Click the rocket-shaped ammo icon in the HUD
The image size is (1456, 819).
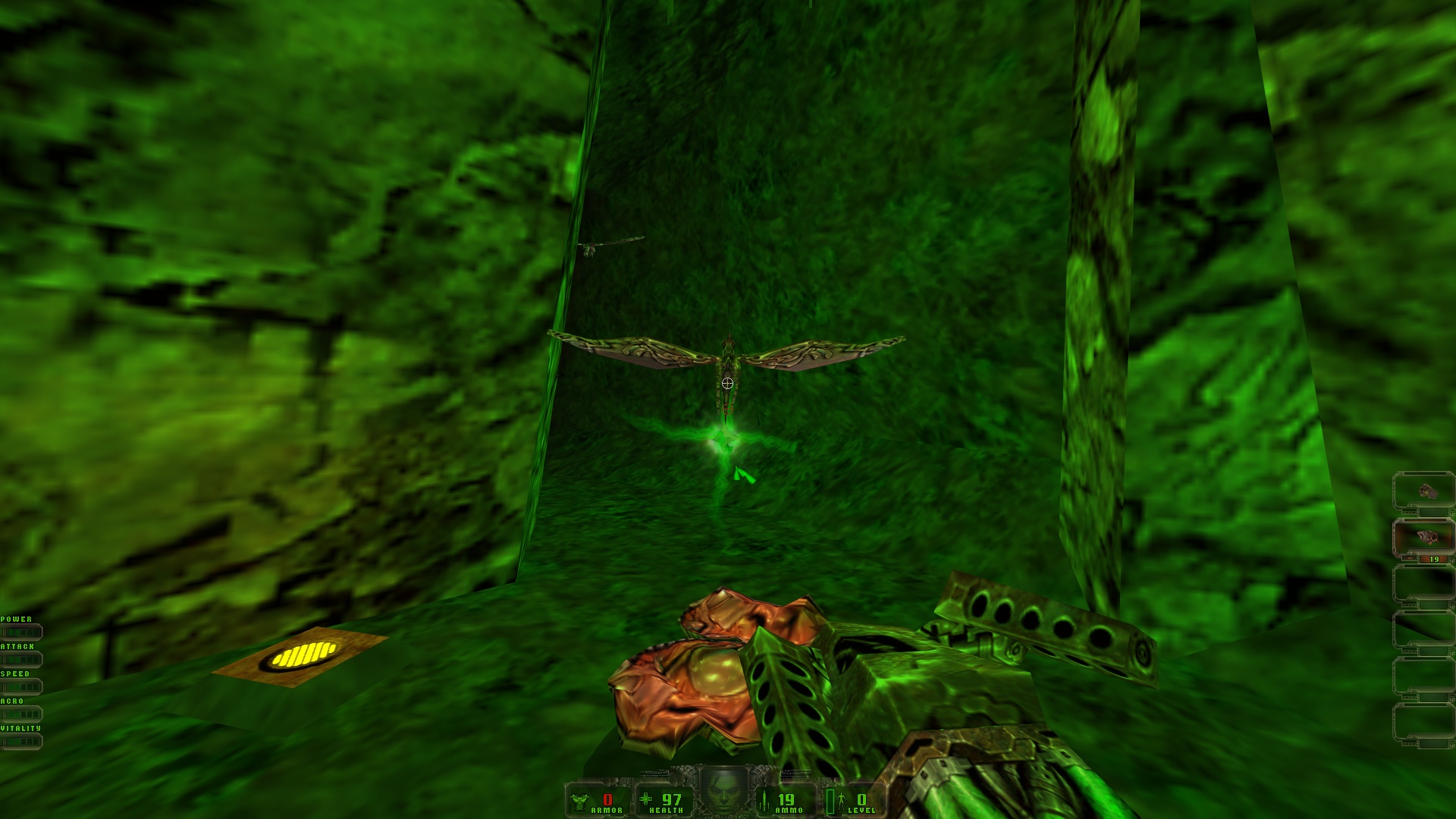click(x=764, y=802)
